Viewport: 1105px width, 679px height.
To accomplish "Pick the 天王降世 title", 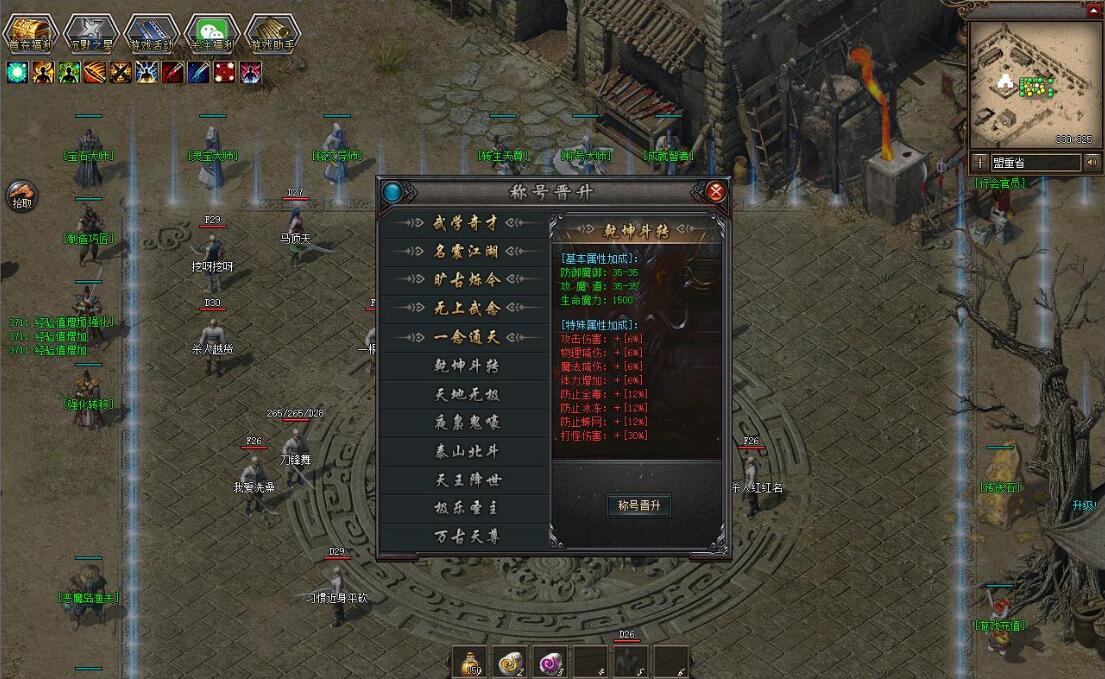I will click(x=466, y=480).
